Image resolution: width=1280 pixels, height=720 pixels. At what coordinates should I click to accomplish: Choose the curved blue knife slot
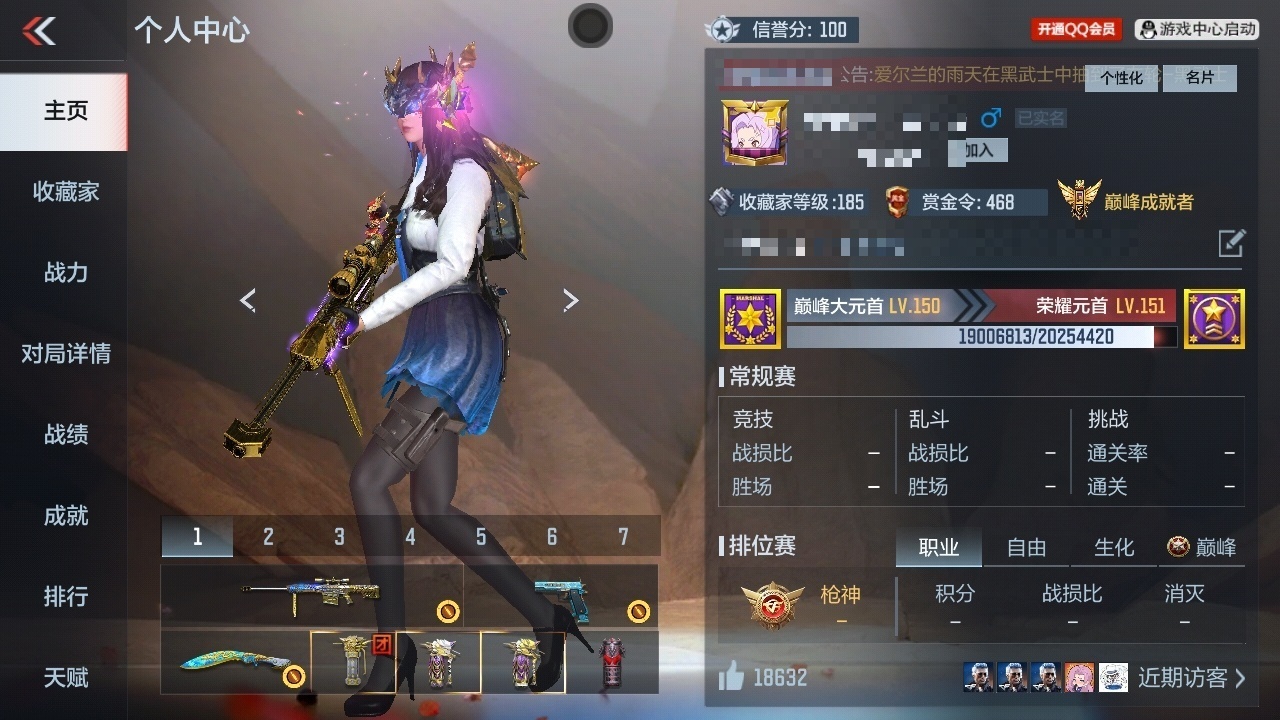[235, 661]
